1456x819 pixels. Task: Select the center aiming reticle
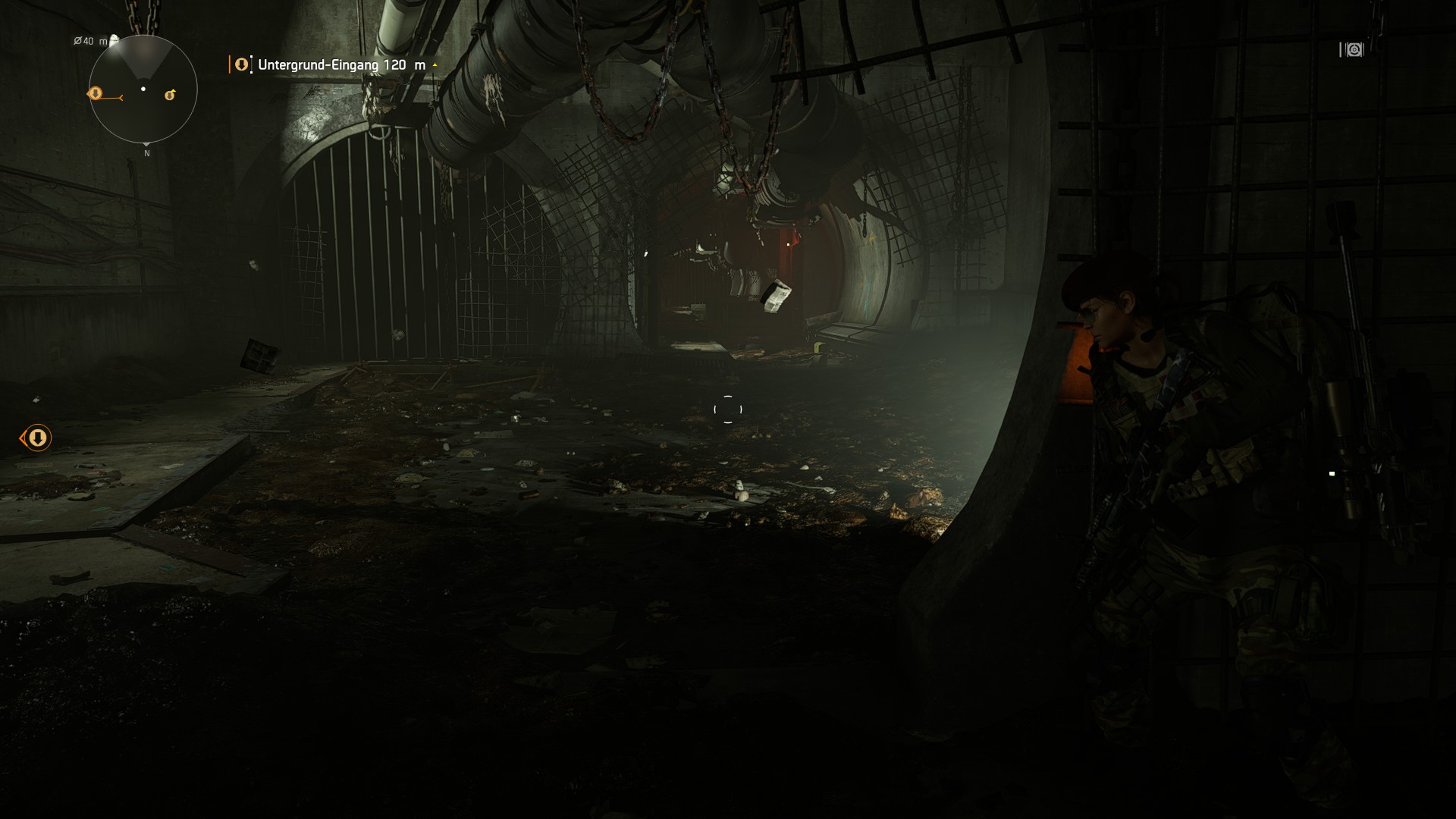click(726, 409)
